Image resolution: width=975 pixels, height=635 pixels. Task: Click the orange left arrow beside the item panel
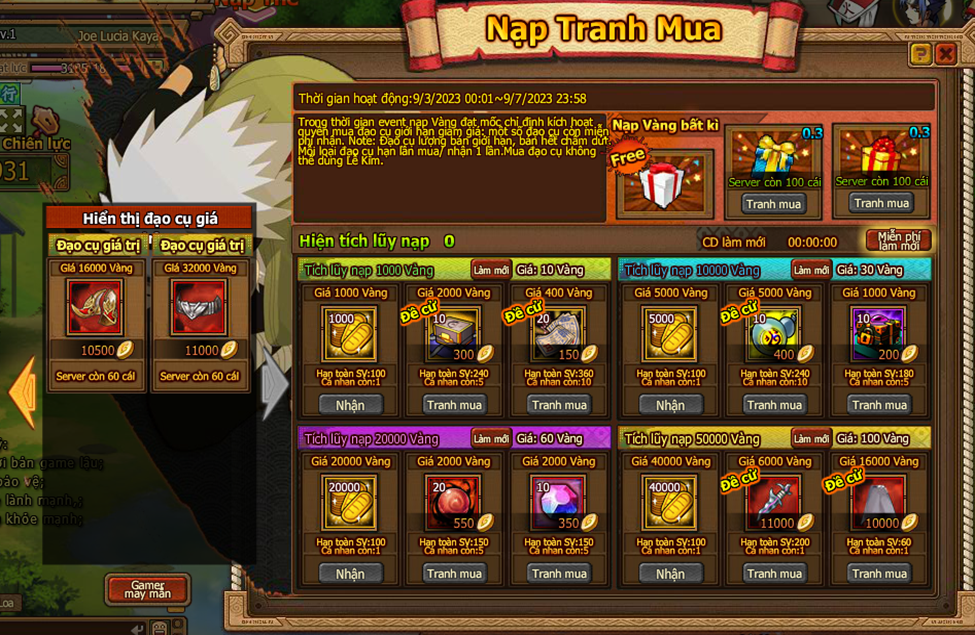(x=20, y=392)
